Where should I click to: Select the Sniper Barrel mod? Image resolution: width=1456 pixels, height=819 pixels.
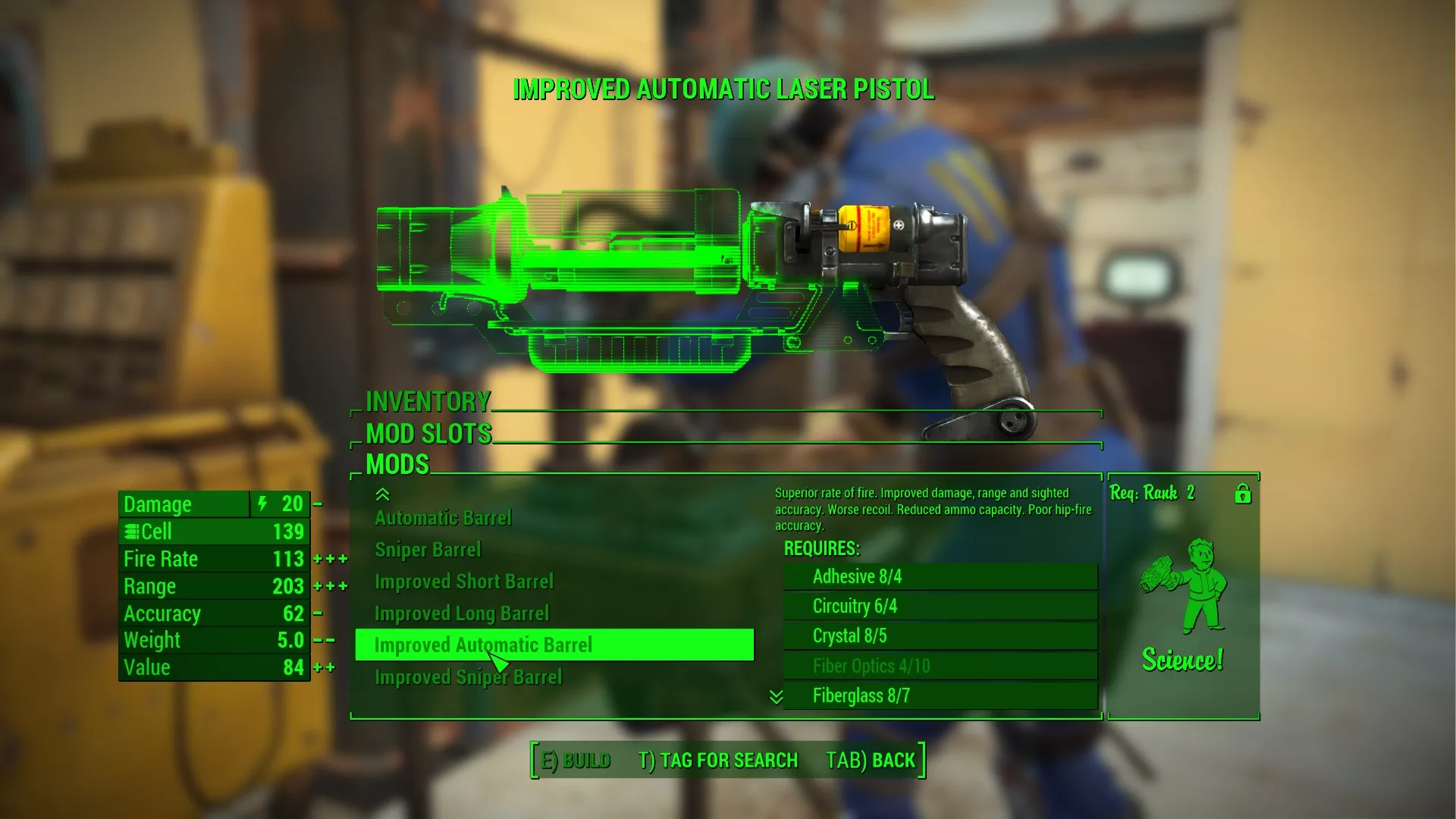click(x=429, y=549)
